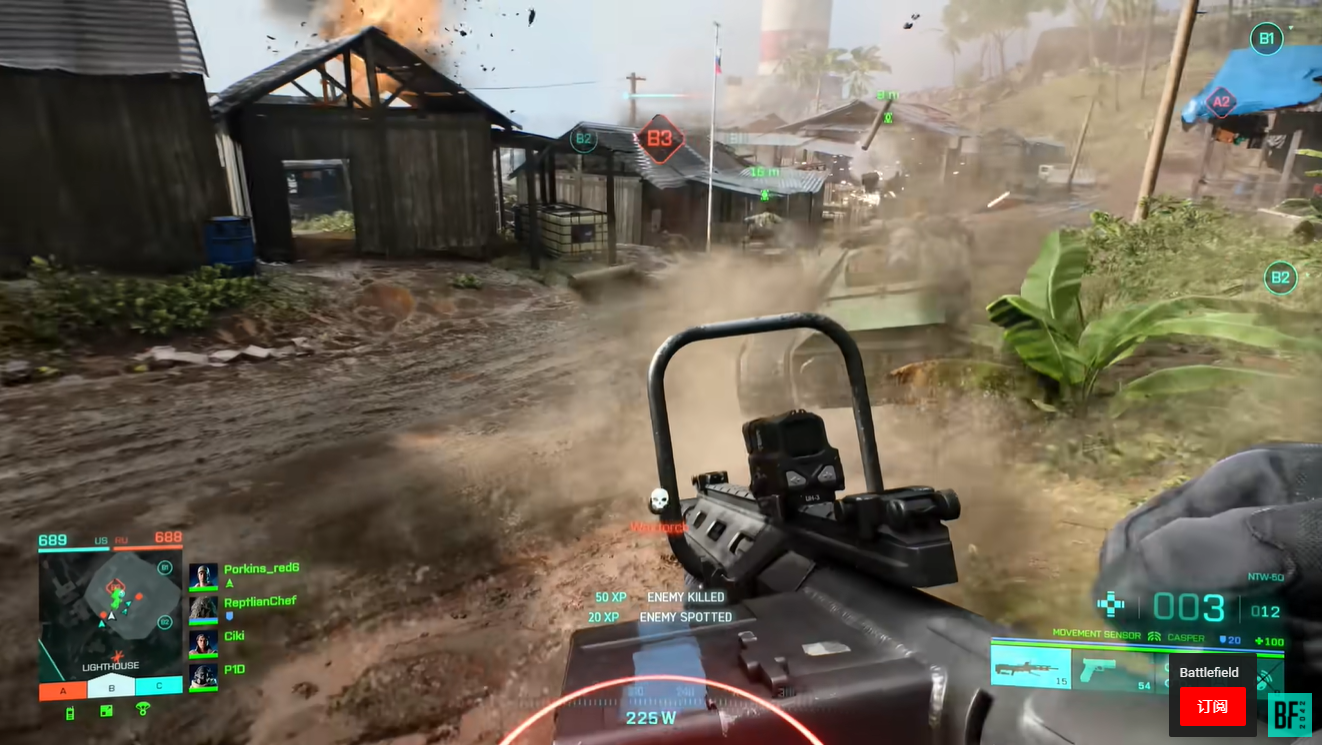Select squadmate P1D's portrait
The image size is (1322, 745).
(203, 676)
